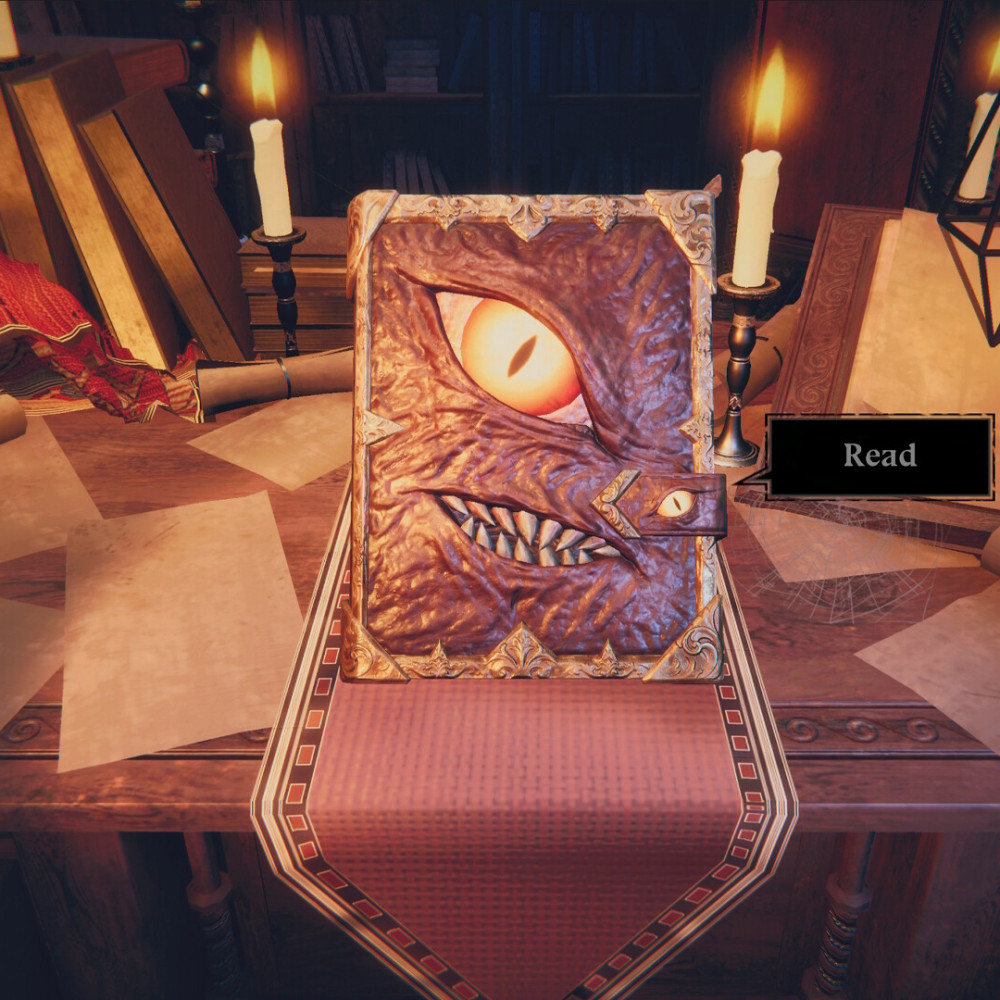Select the Read prompt button
The width and height of the screenshot is (1000, 1000).
coord(879,456)
